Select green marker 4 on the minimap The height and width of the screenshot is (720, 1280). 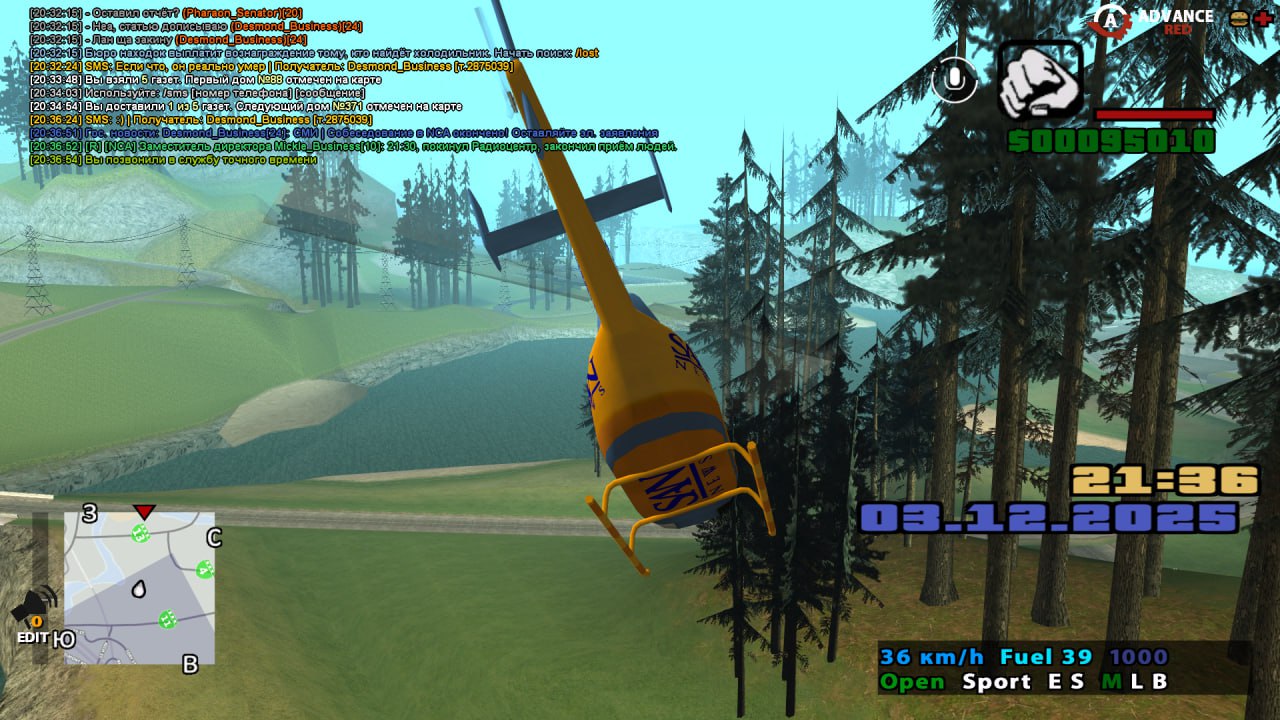click(x=204, y=570)
